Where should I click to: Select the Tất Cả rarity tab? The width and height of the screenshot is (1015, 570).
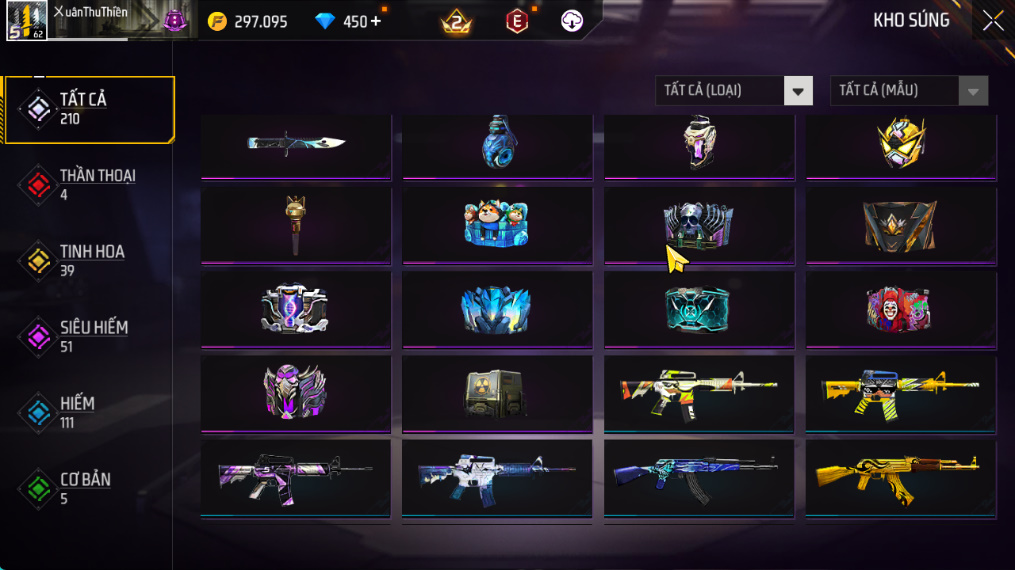88,109
